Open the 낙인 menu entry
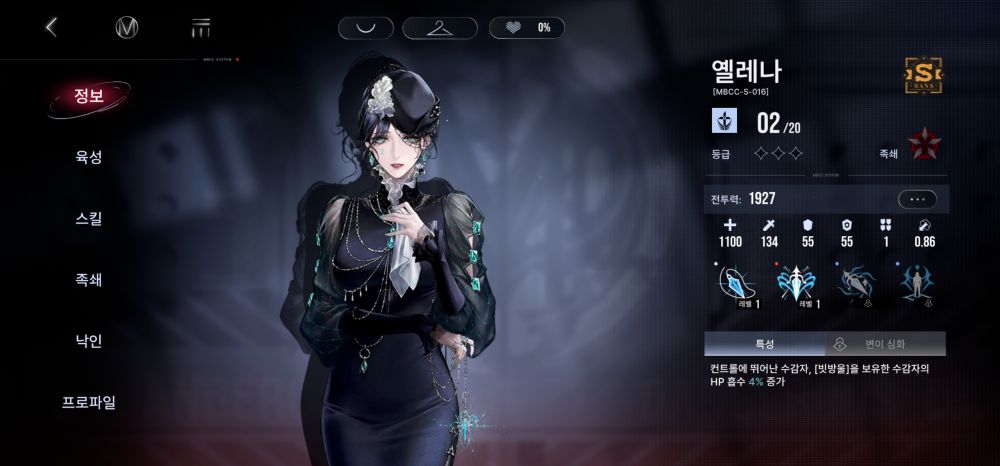Viewport: 1000px width, 466px height. click(x=89, y=341)
